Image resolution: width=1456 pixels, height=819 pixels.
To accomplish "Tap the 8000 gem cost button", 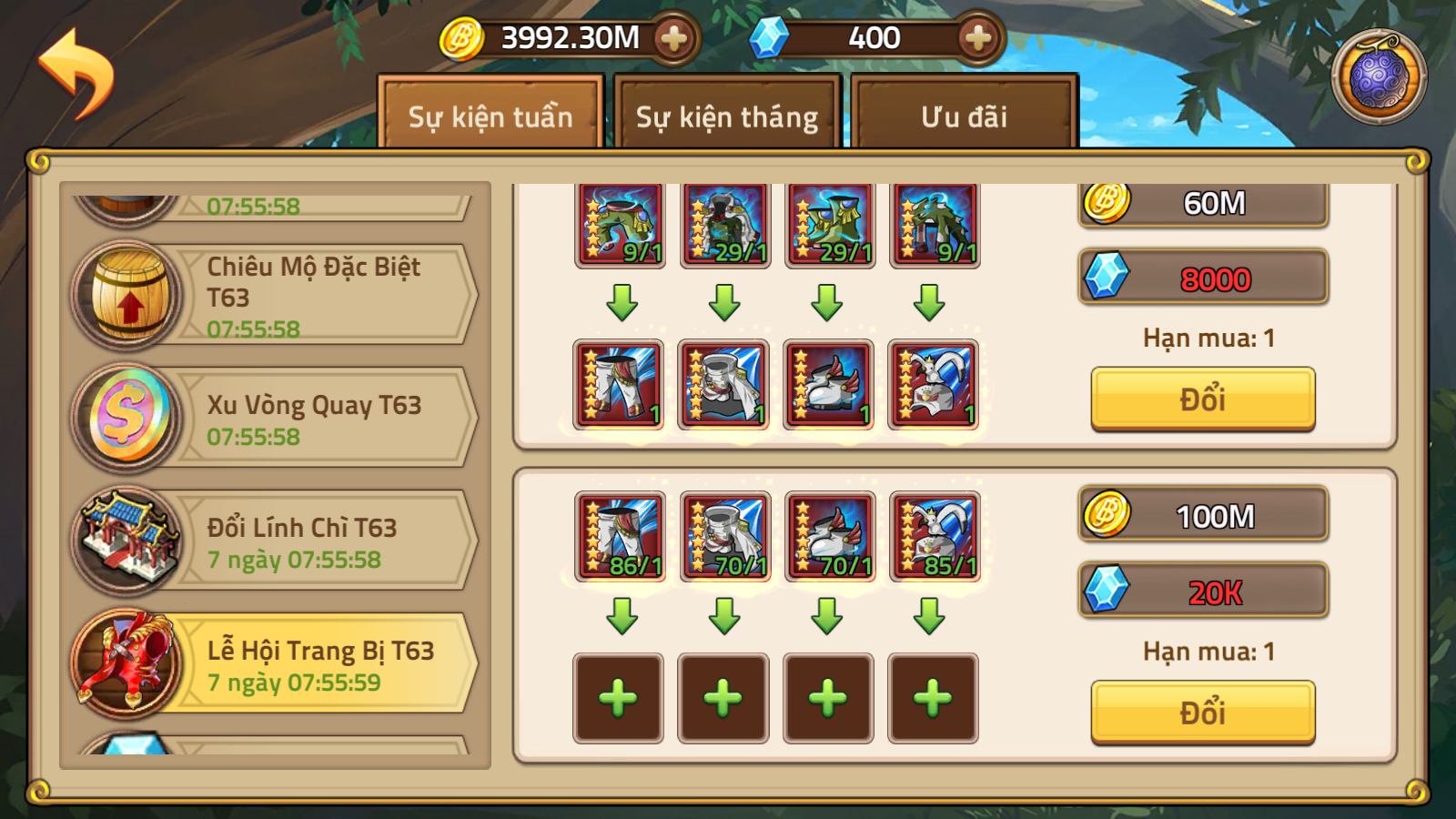I will click(x=1202, y=278).
